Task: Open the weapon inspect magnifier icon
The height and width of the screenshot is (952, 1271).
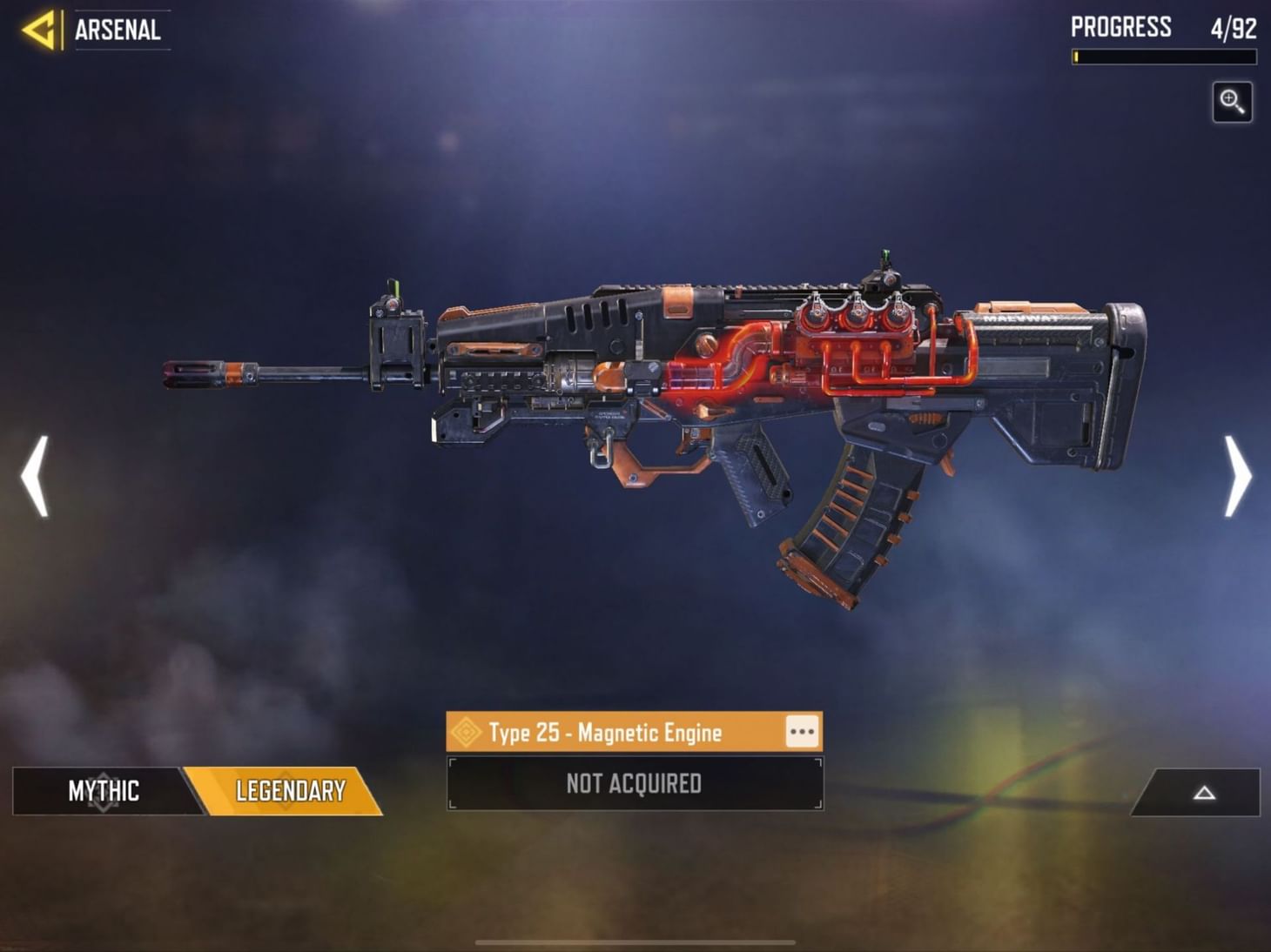Action: [x=1233, y=102]
